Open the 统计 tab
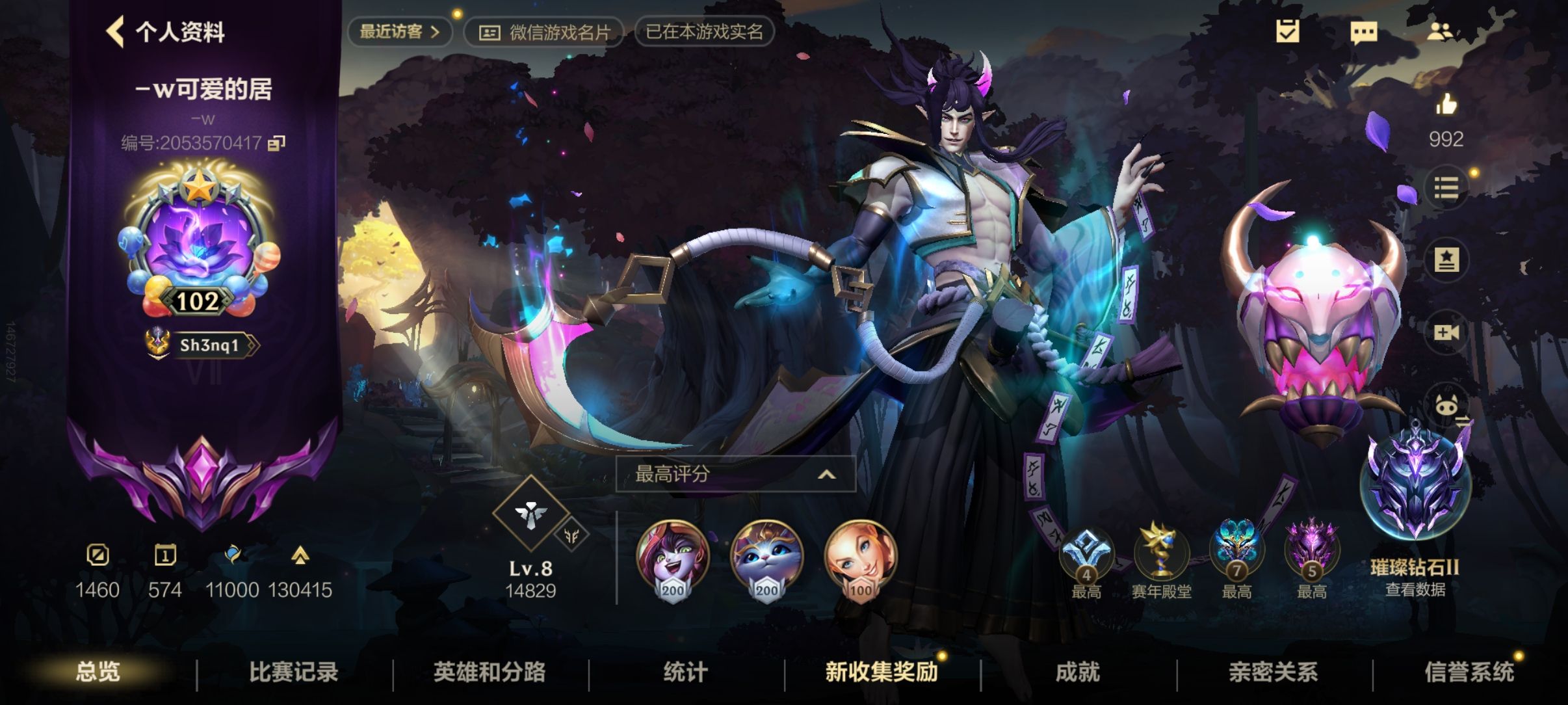Image resolution: width=1568 pixels, height=705 pixels. point(685,672)
